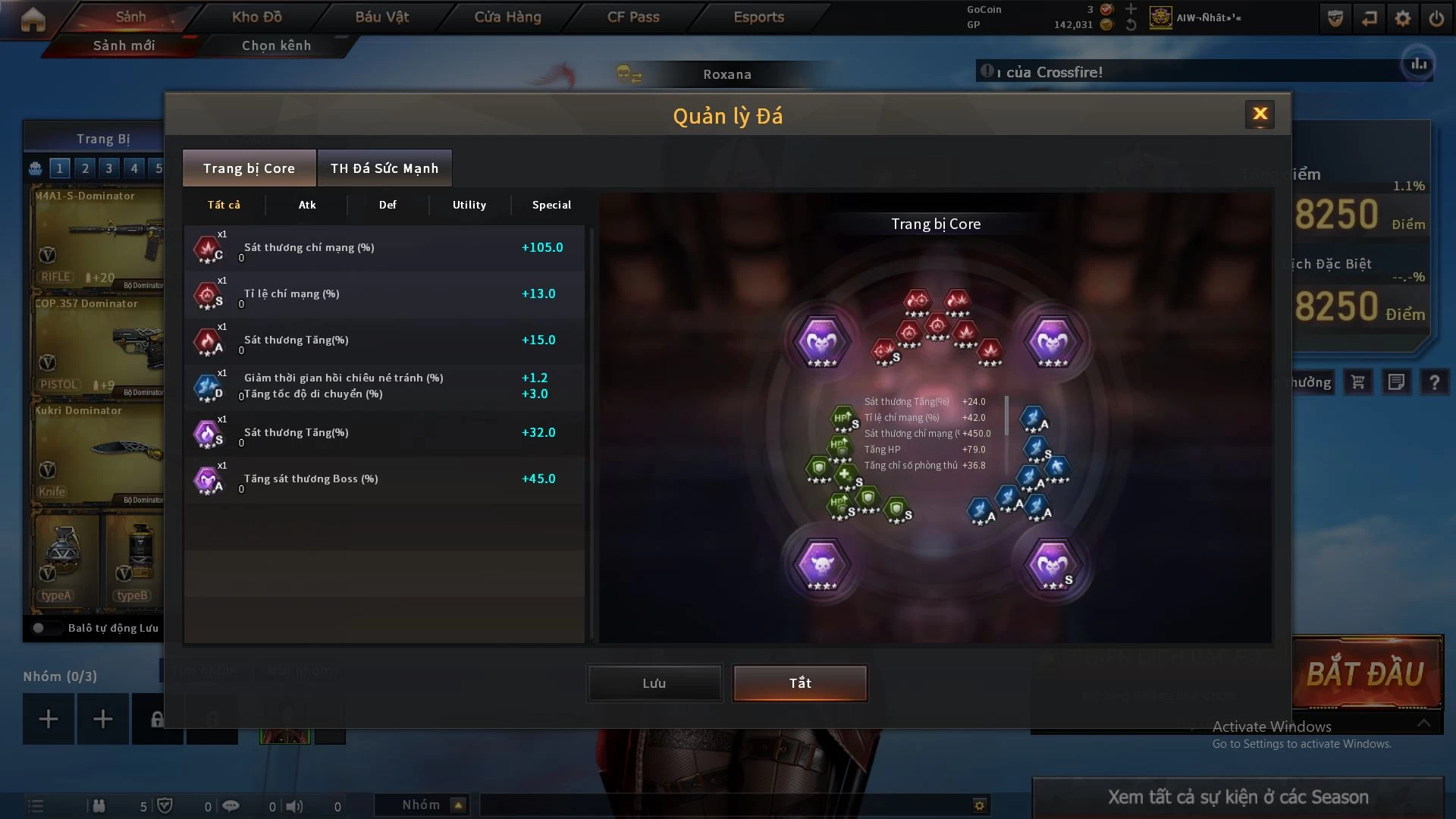This screenshot has height=819, width=1456.
Task: Open the Kho Đồ menu
Action: click(257, 17)
